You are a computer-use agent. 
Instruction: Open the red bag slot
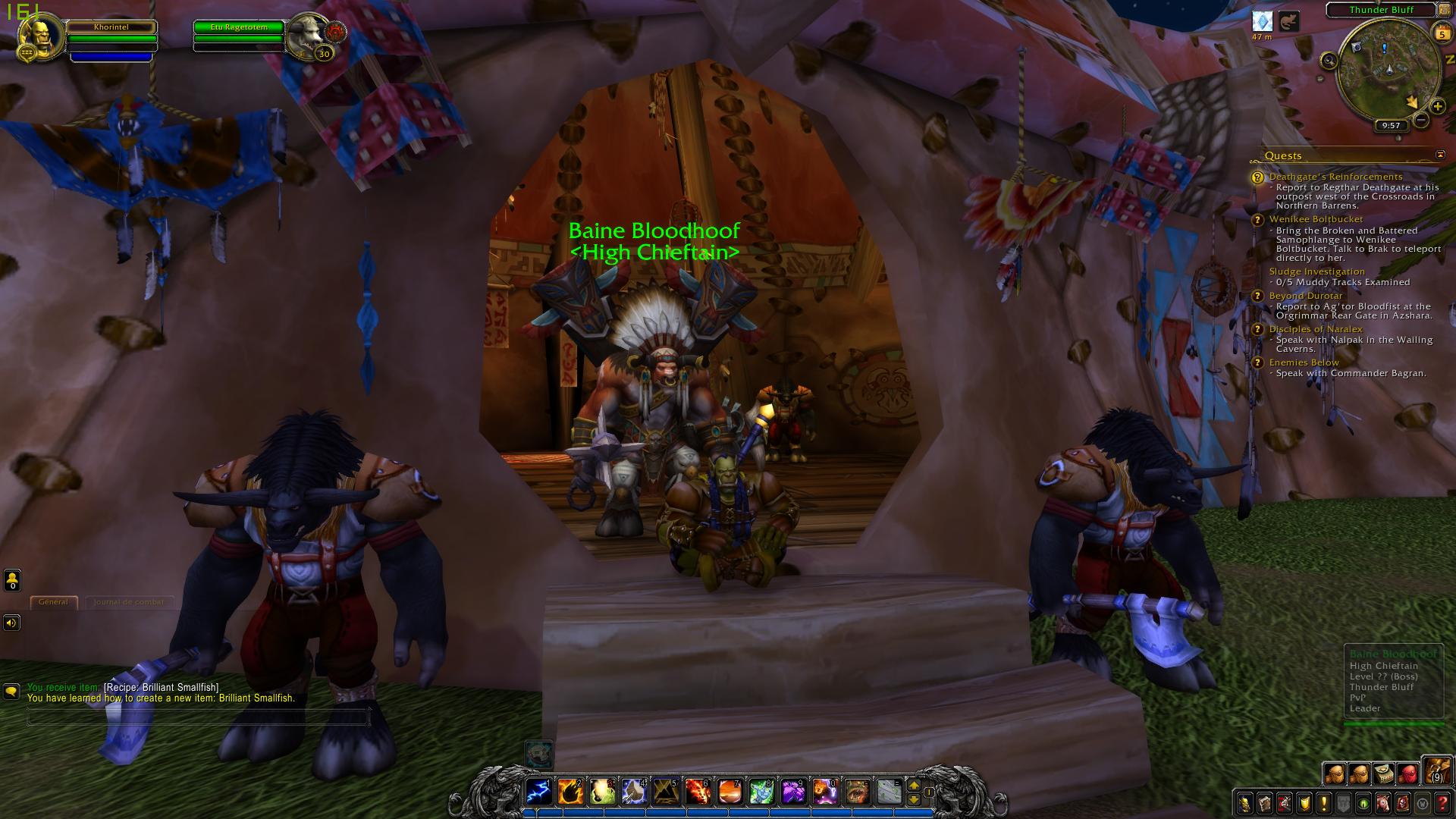point(1408,773)
